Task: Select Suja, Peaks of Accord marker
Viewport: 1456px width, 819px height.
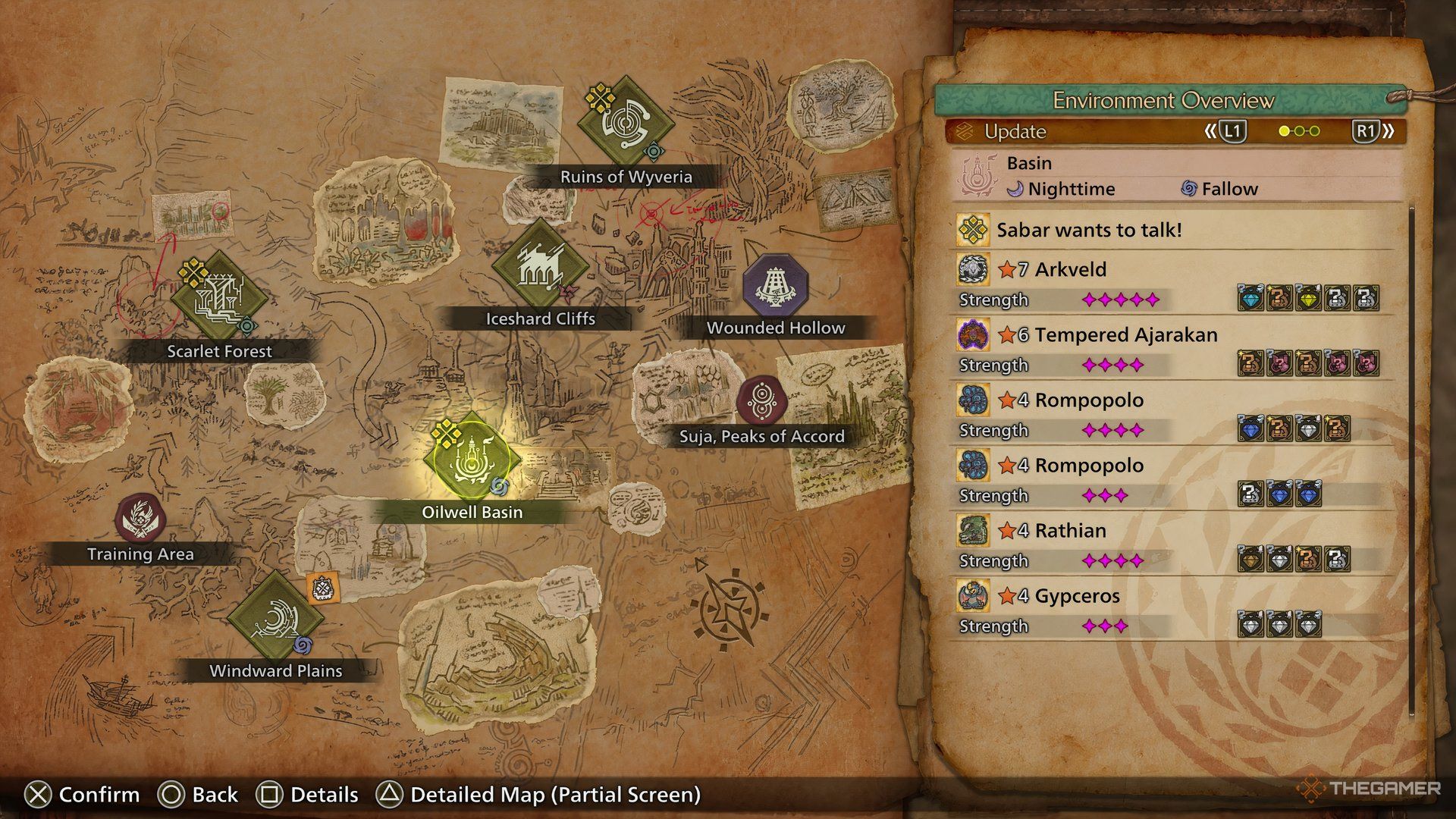Action: (760, 400)
